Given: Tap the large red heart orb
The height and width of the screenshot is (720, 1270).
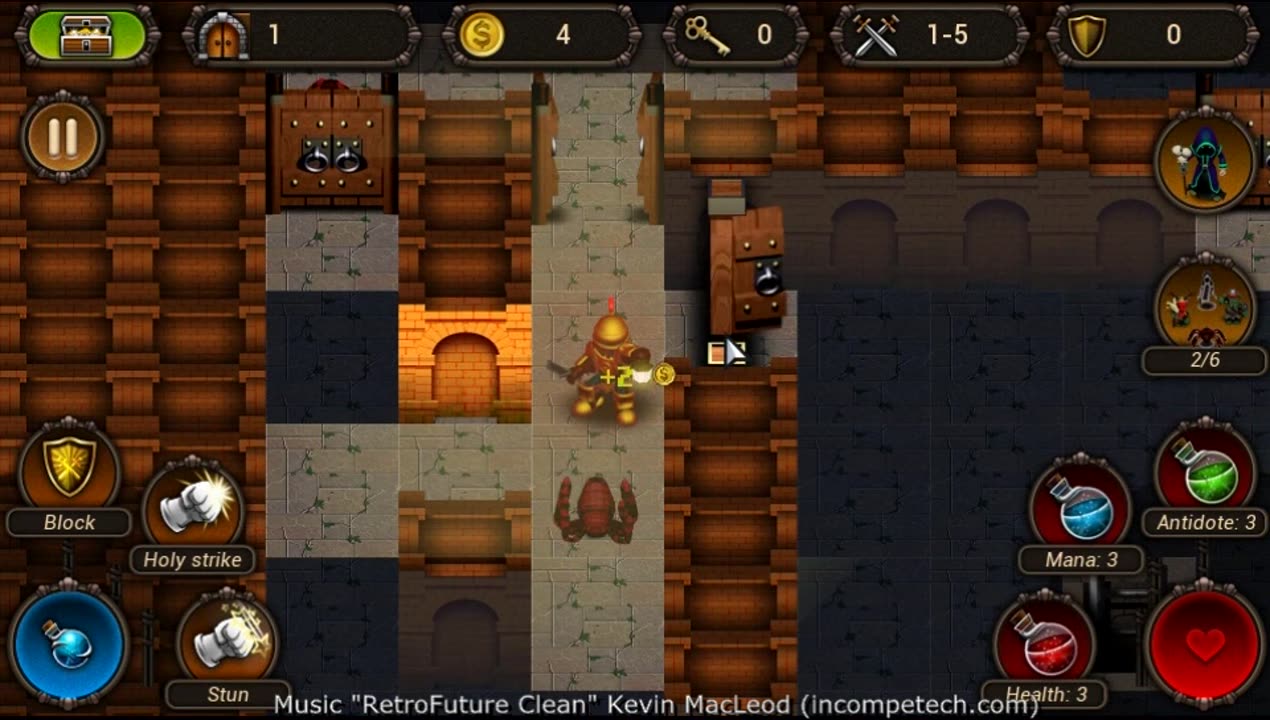Looking at the screenshot, I should [x=1205, y=645].
